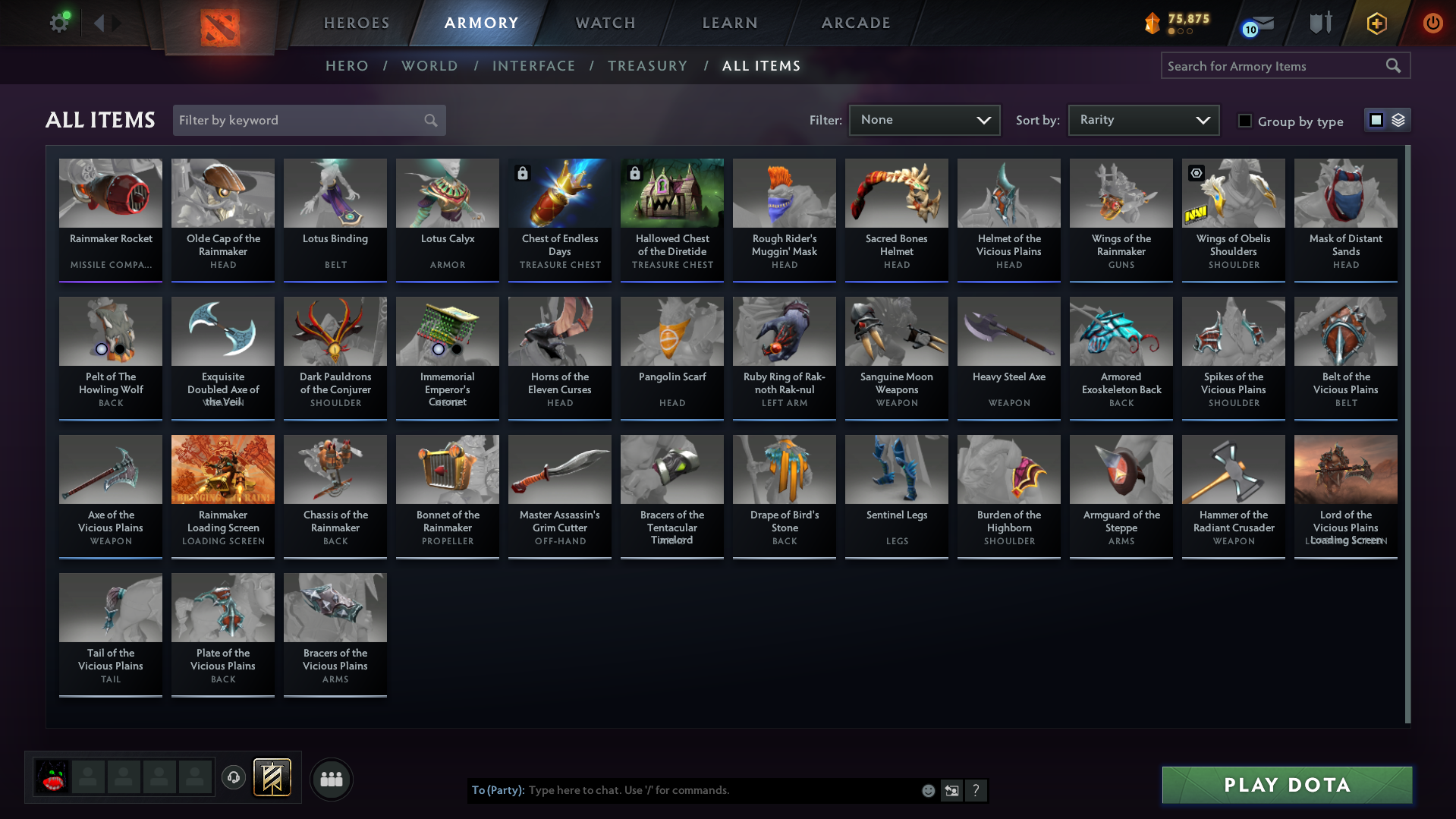Image resolution: width=1456 pixels, height=819 pixels.
Task: Quit the game with the power button
Action: click(1432, 23)
